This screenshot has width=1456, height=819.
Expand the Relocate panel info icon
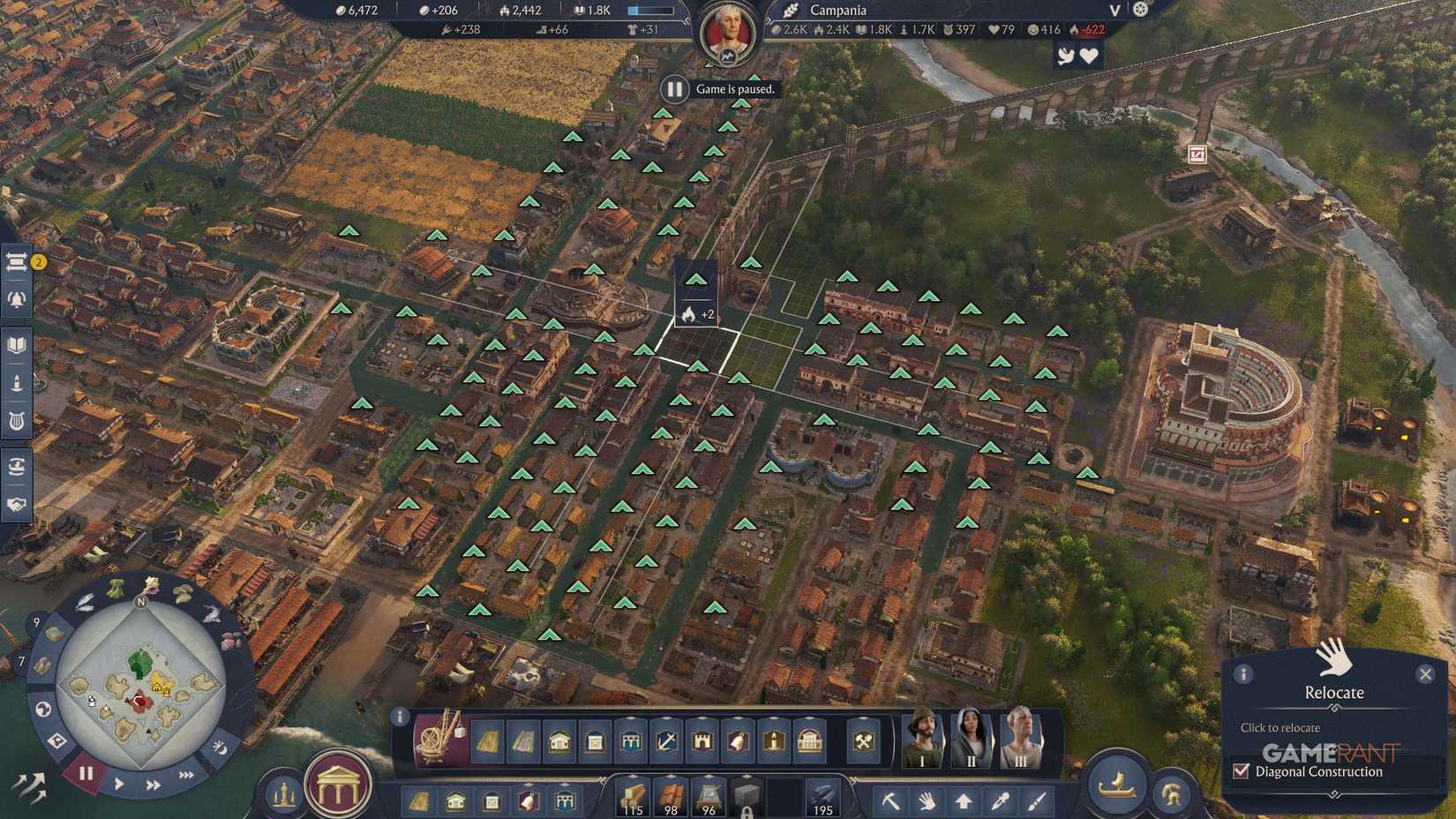1244,674
